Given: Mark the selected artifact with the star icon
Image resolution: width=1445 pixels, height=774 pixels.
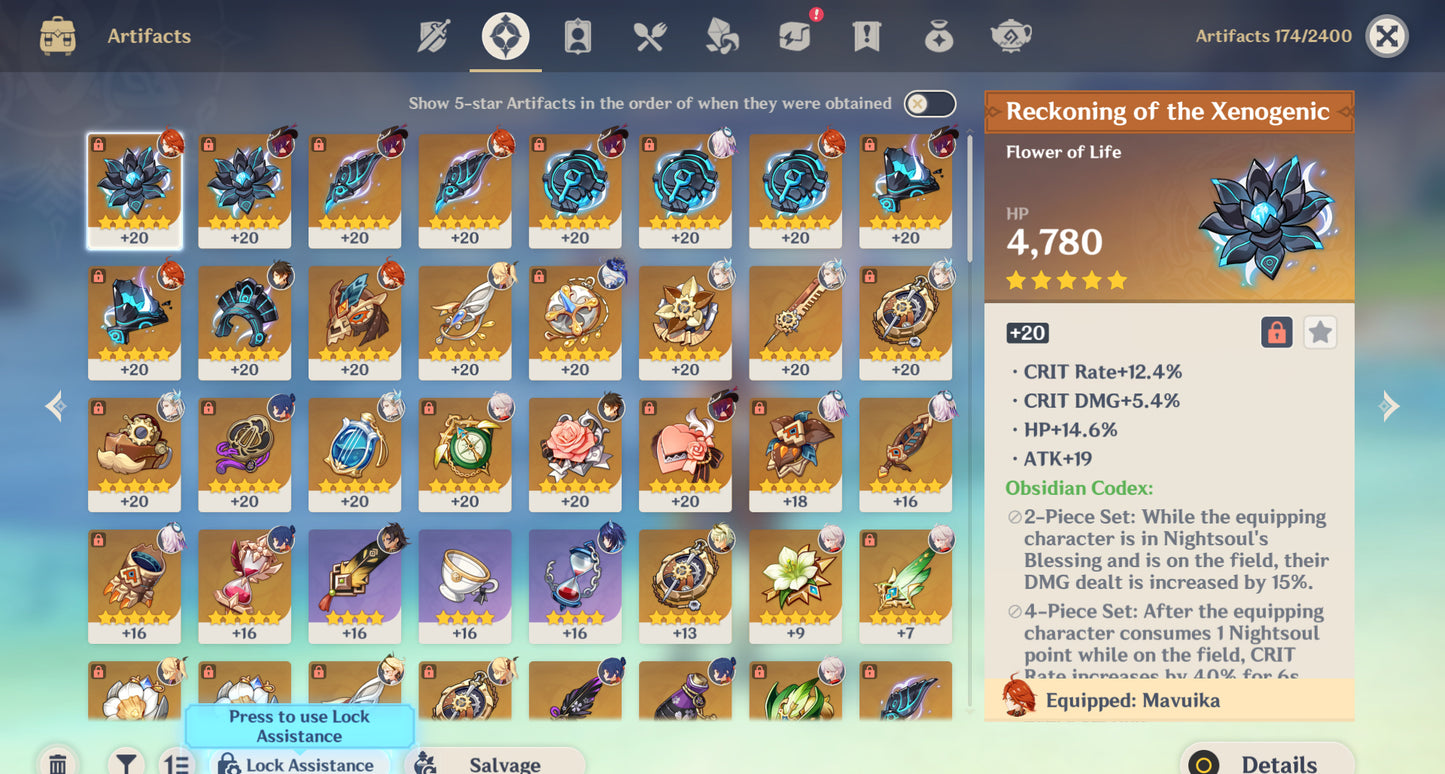Looking at the screenshot, I should coord(1320,332).
